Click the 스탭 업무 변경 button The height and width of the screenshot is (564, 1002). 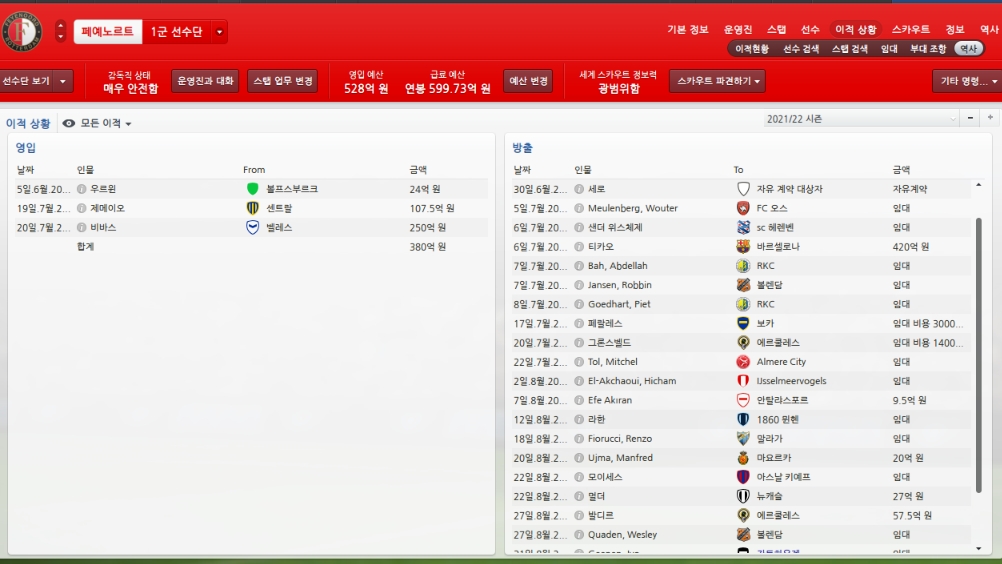283,81
